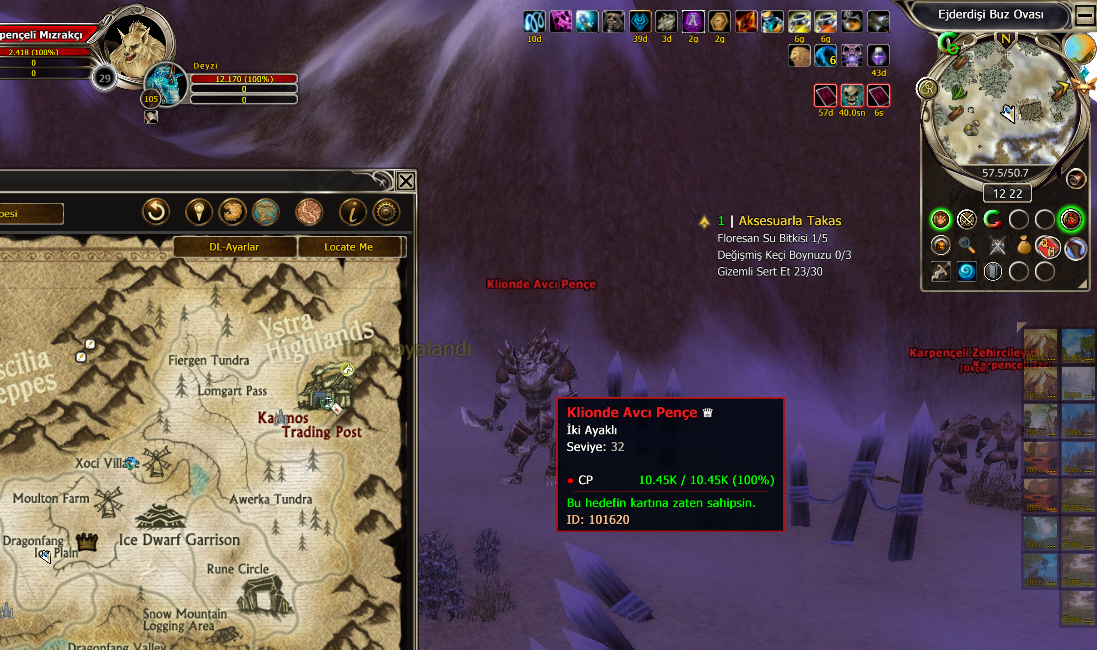
Task: Open the DL-Ayarlar settings button
Action: coord(235,247)
